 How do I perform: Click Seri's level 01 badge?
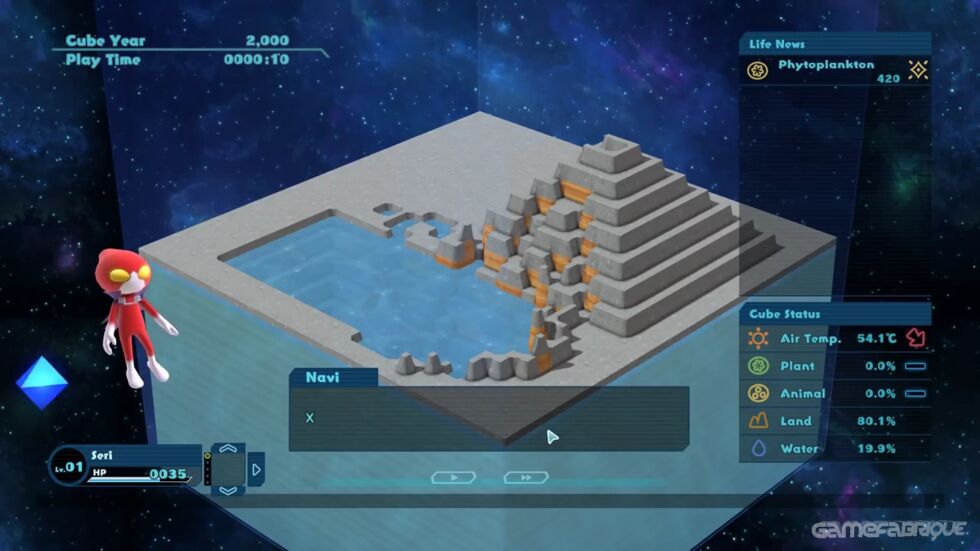click(x=68, y=465)
